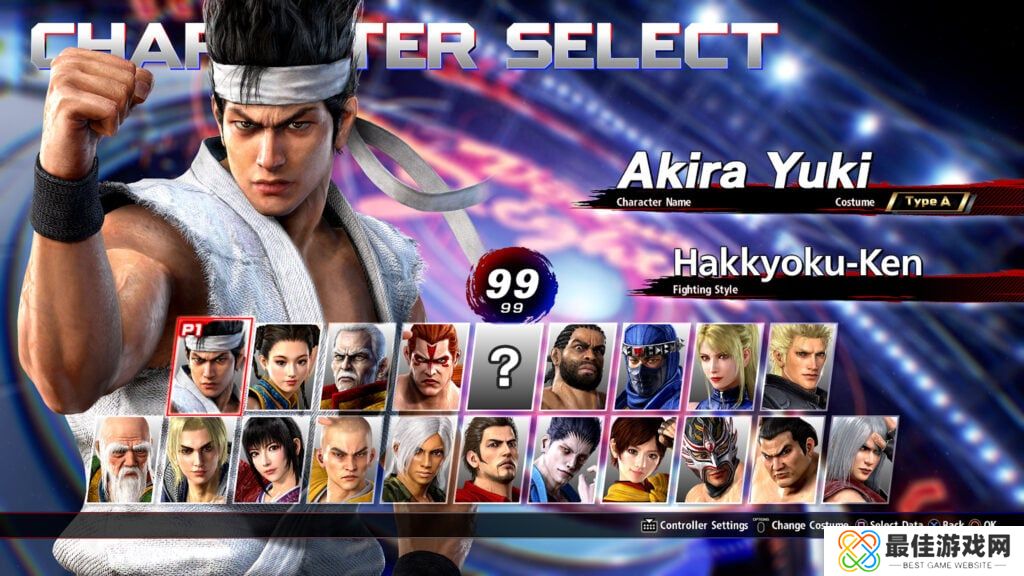Select Akira's headband portrait marked P1
Screen dimensions: 1024x576
pyautogui.click(x=210, y=367)
